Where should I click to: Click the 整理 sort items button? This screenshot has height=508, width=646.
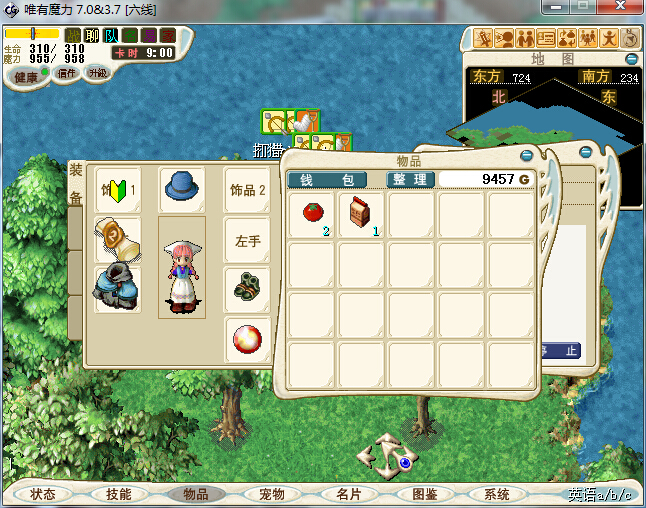coord(410,180)
